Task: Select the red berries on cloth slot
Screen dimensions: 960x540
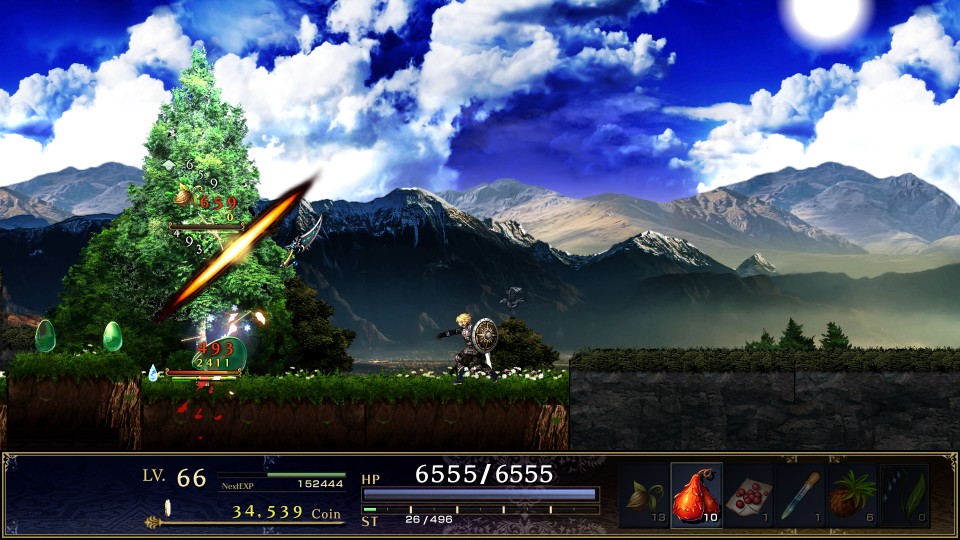Action: point(748,495)
